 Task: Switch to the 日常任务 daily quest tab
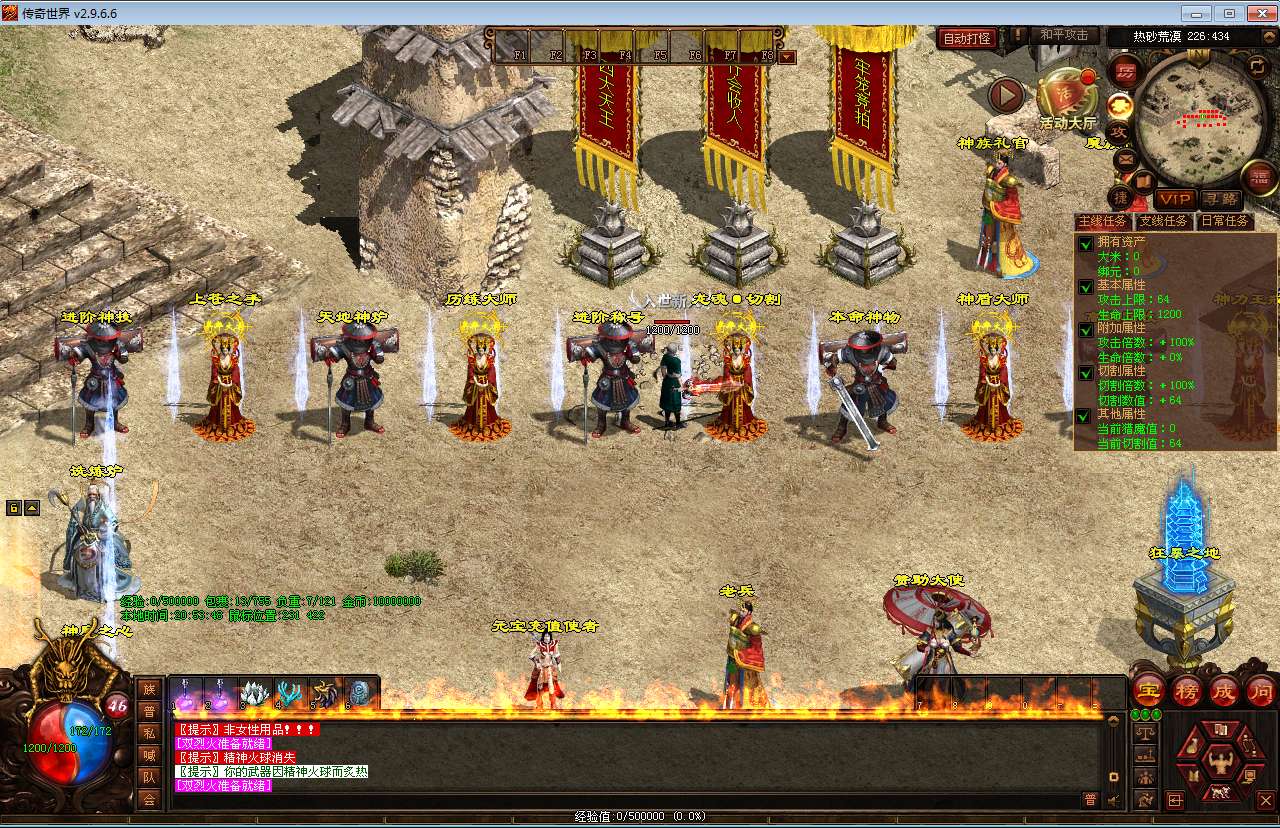point(1225,221)
